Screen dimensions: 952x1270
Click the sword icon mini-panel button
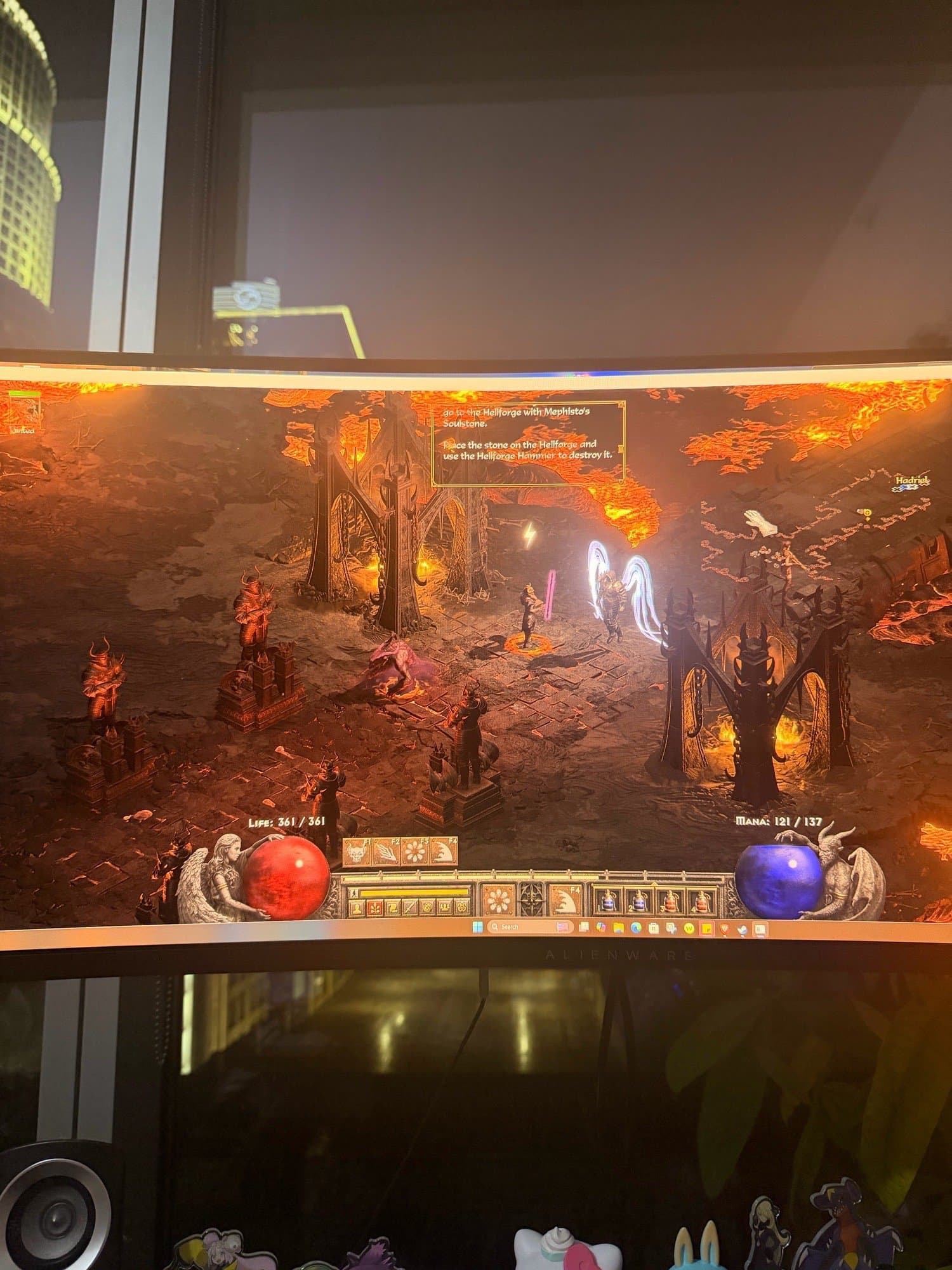tap(411, 907)
